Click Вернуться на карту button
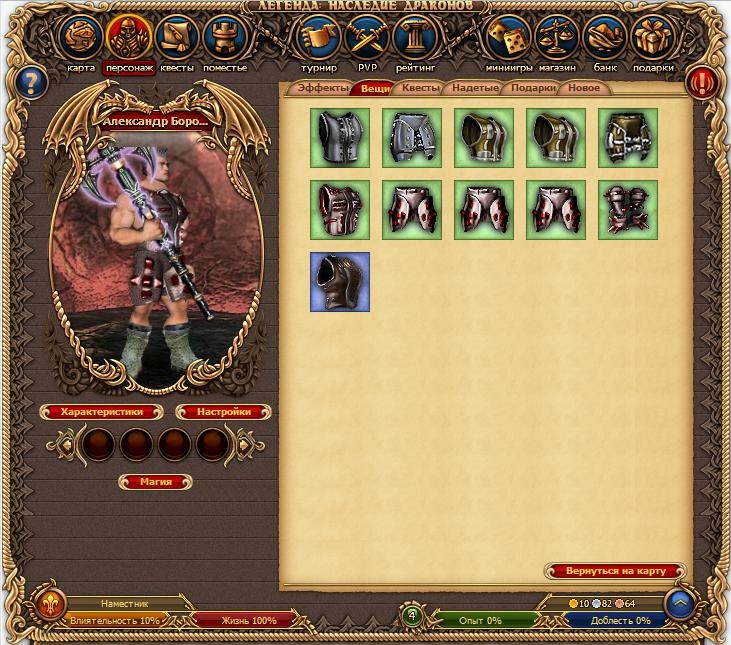Viewport: 731px width, 645px height. pos(615,571)
